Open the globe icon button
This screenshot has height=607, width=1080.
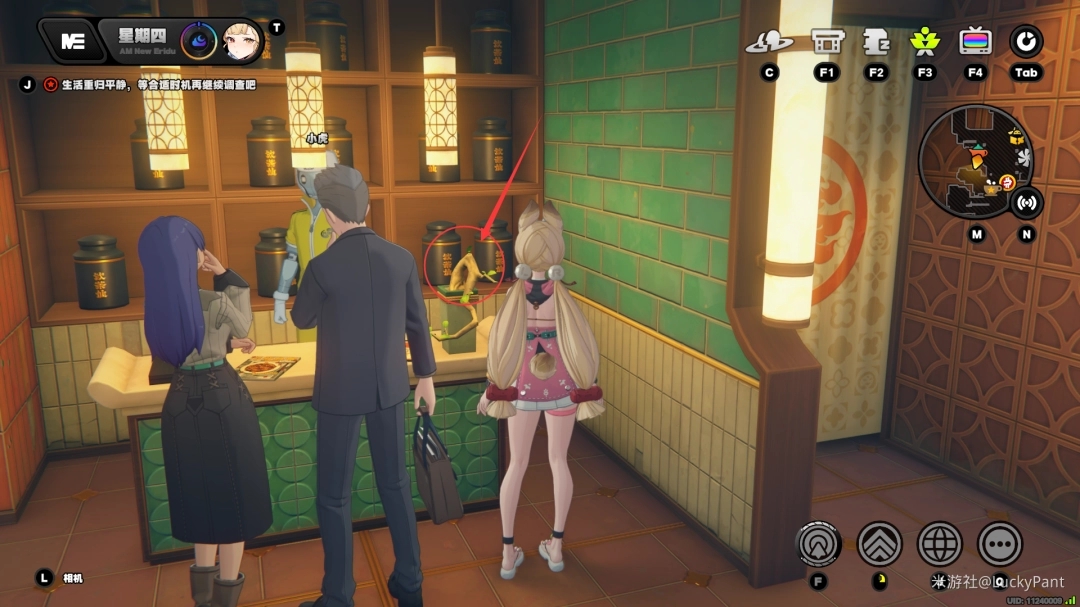coord(940,544)
